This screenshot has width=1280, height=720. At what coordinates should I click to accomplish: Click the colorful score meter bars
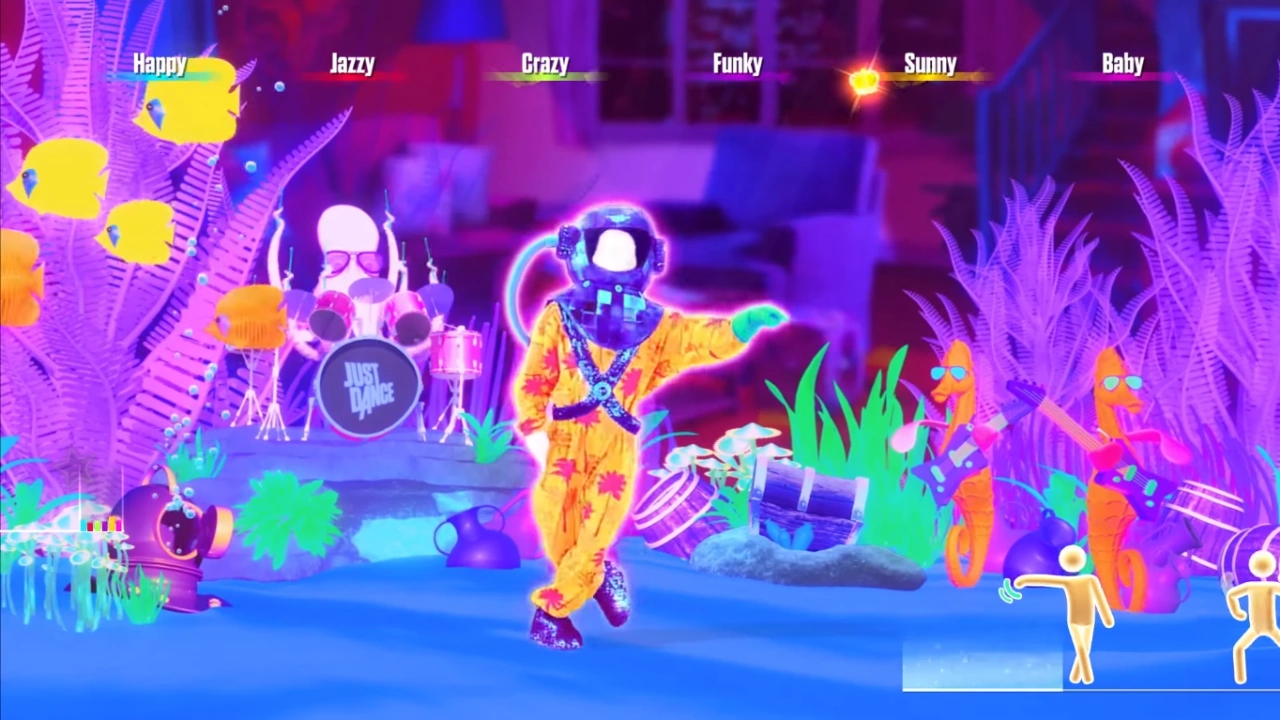pos(103,523)
